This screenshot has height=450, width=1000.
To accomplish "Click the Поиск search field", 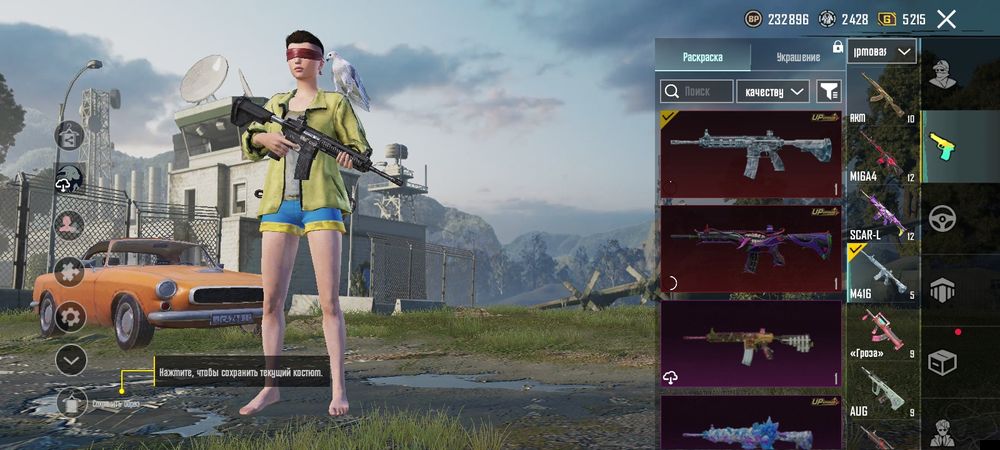I will pos(696,91).
